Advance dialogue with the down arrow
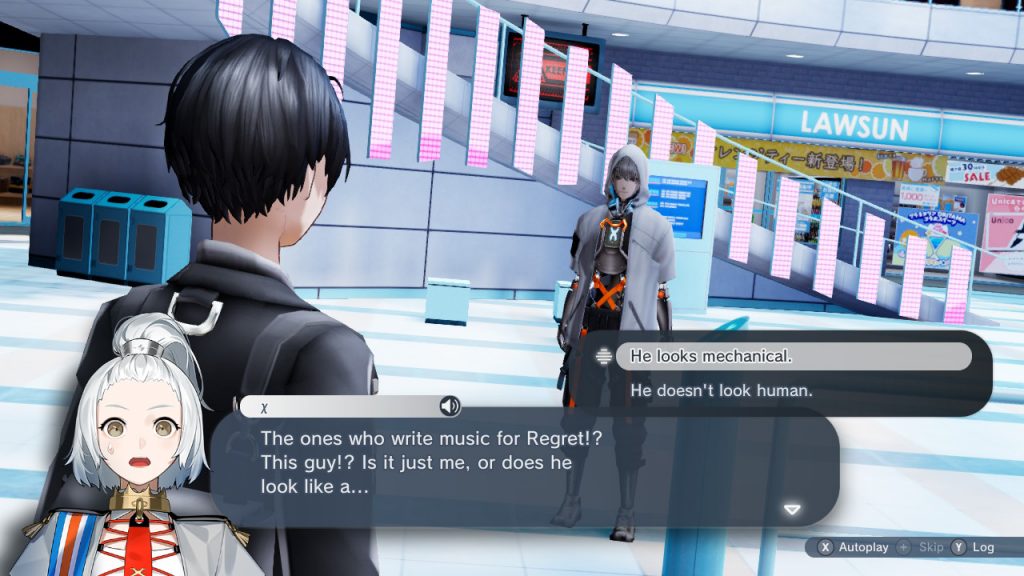 tap(792, 510)
